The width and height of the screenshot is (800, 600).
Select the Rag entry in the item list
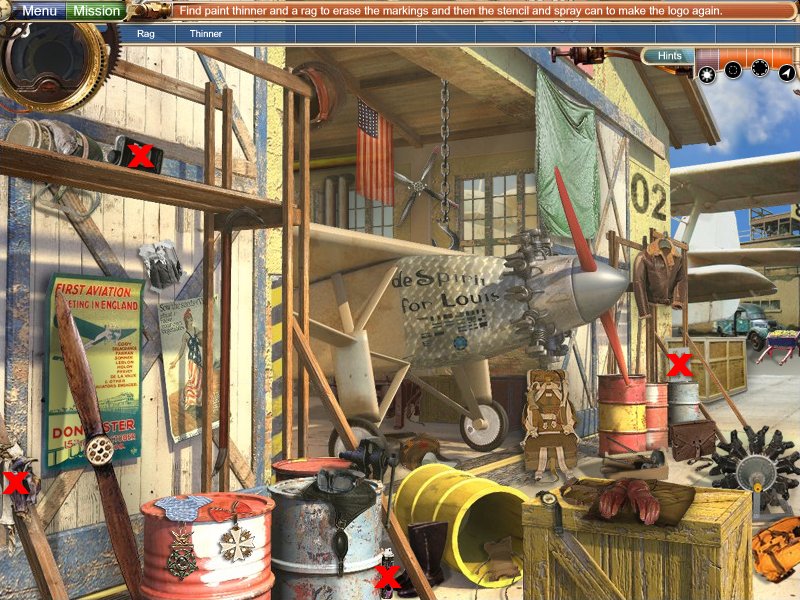click(146, 33)
